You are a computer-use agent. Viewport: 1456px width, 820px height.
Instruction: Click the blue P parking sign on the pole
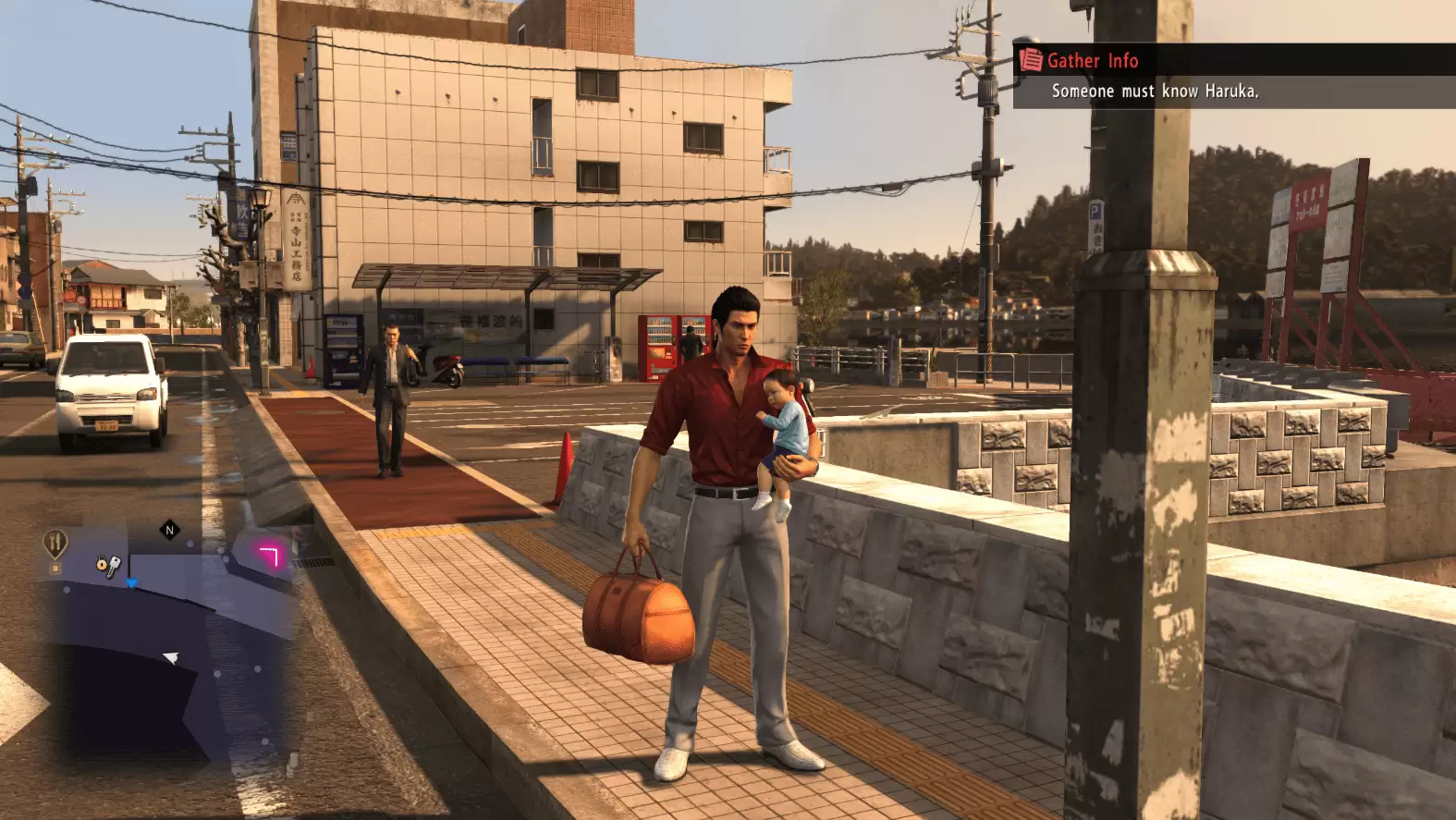tap(1095, 211)
